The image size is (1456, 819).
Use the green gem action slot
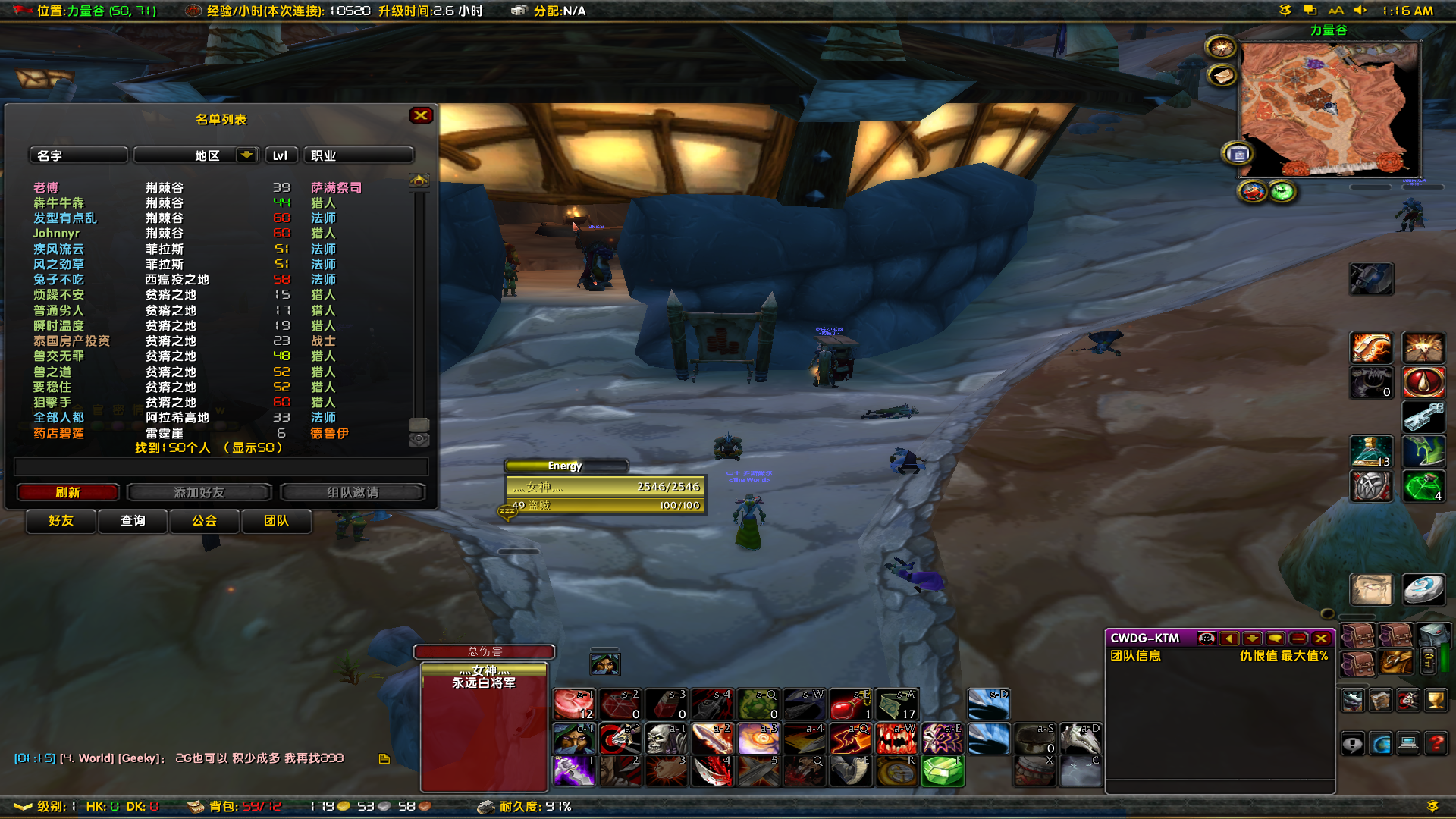943,772
